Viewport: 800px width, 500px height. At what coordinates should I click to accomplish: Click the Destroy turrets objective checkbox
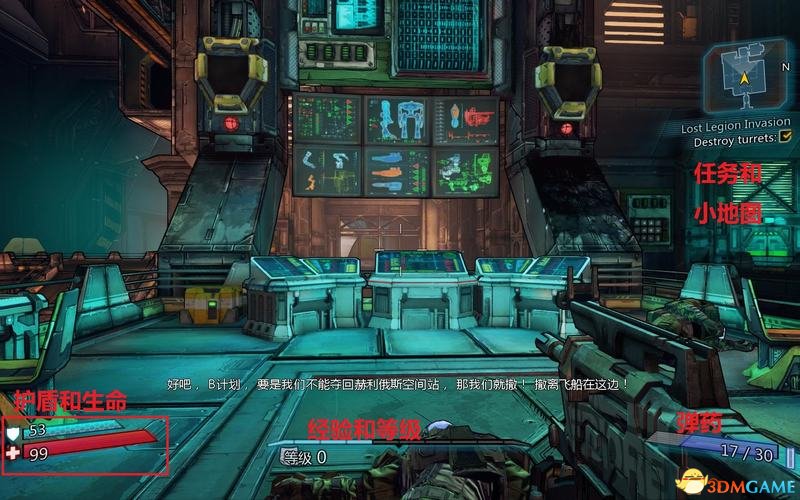click(x=785, y=141)
